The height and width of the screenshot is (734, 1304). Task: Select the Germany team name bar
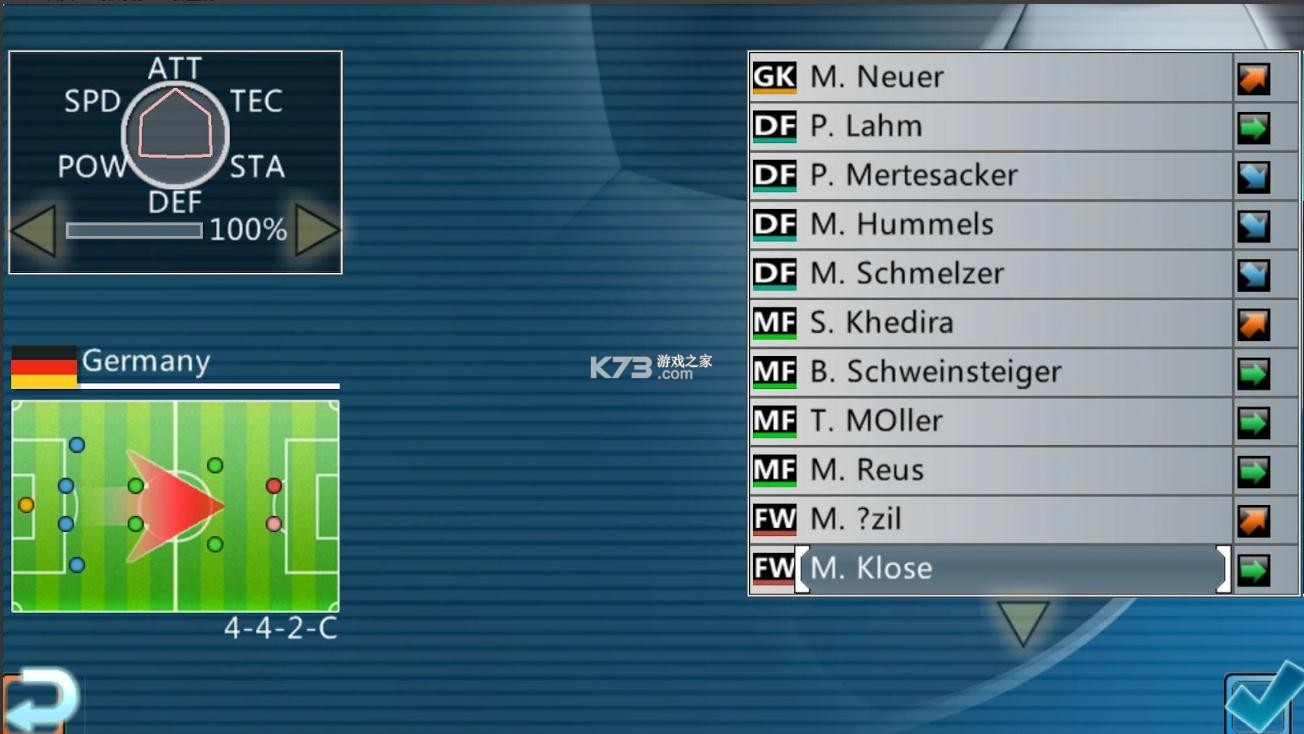[175, 364]
